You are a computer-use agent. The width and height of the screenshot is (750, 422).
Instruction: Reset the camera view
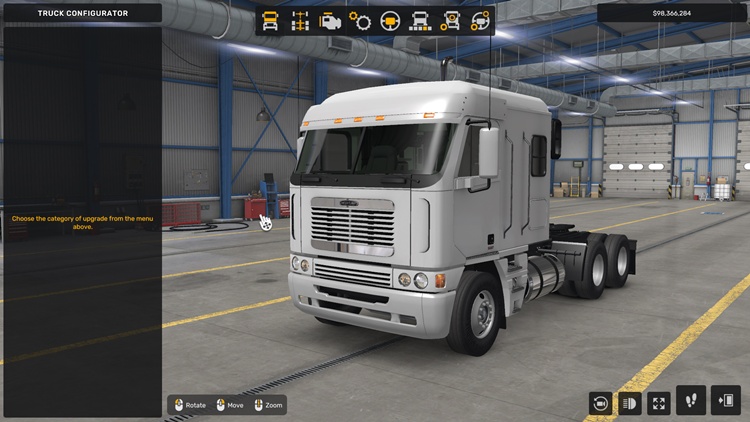600,403
